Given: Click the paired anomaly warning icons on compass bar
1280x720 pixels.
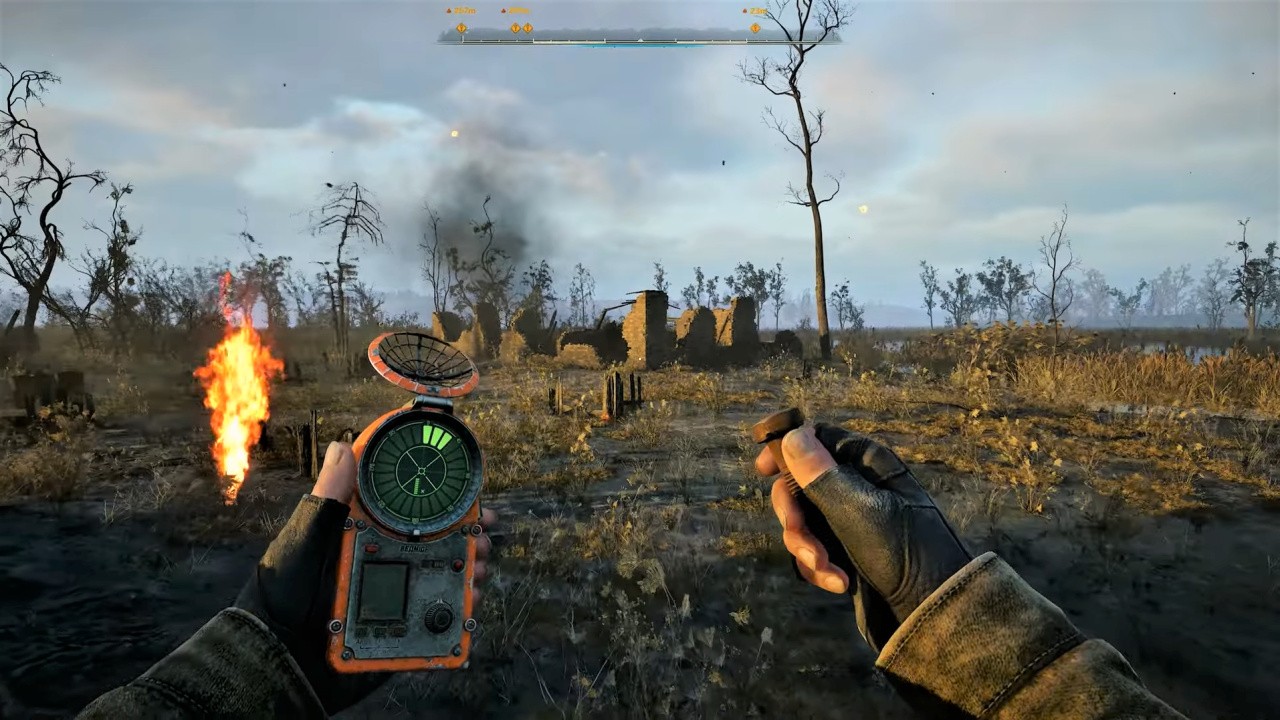Looking at the screenshot, I should 521,27.
